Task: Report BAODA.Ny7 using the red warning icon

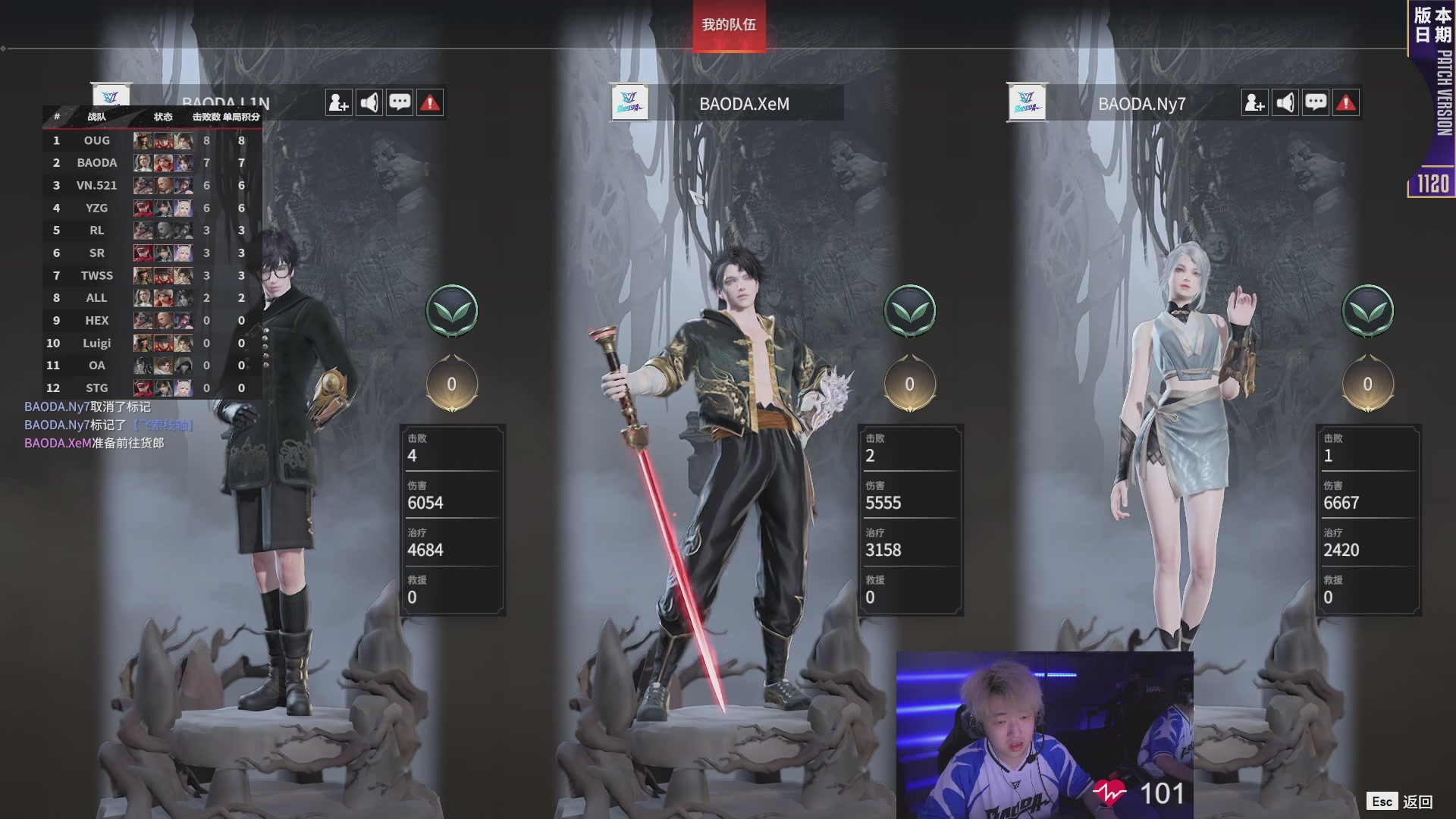Action: pyautogui.click(x=1346, y=102)
